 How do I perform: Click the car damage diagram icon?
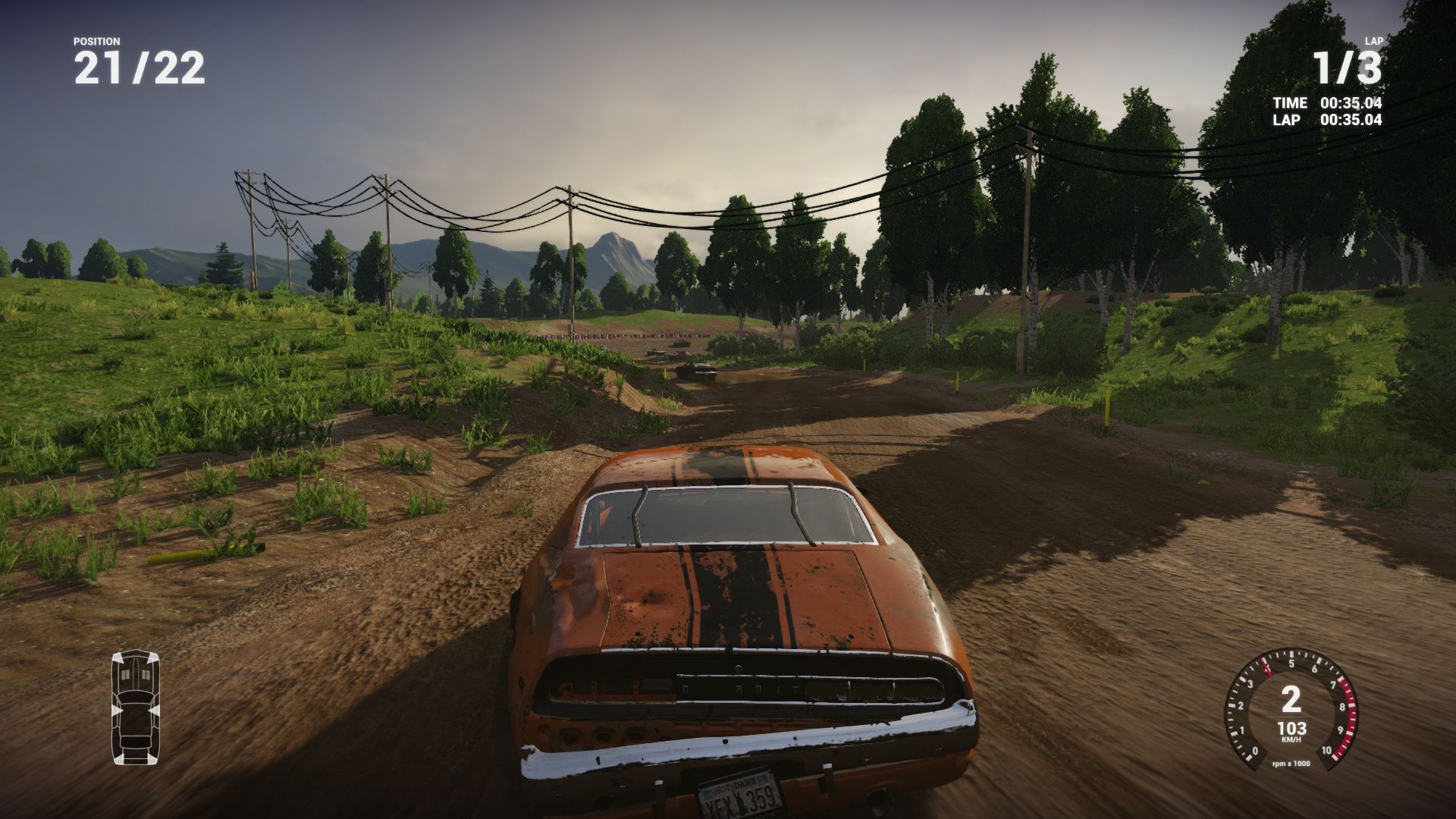136,707
